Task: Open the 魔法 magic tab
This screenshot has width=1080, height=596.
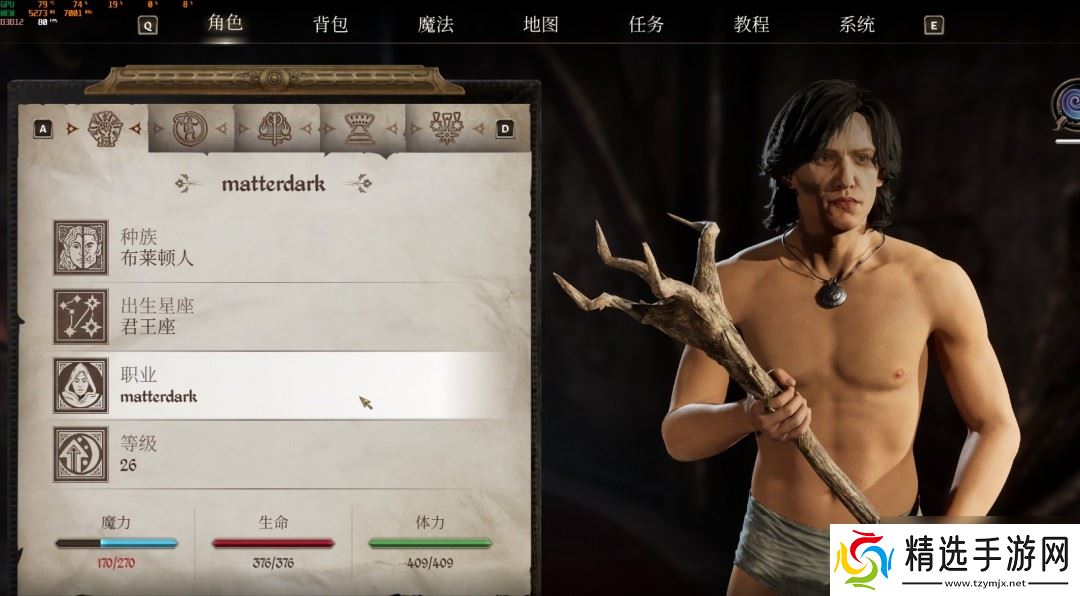Action: [x=435, y=25]
